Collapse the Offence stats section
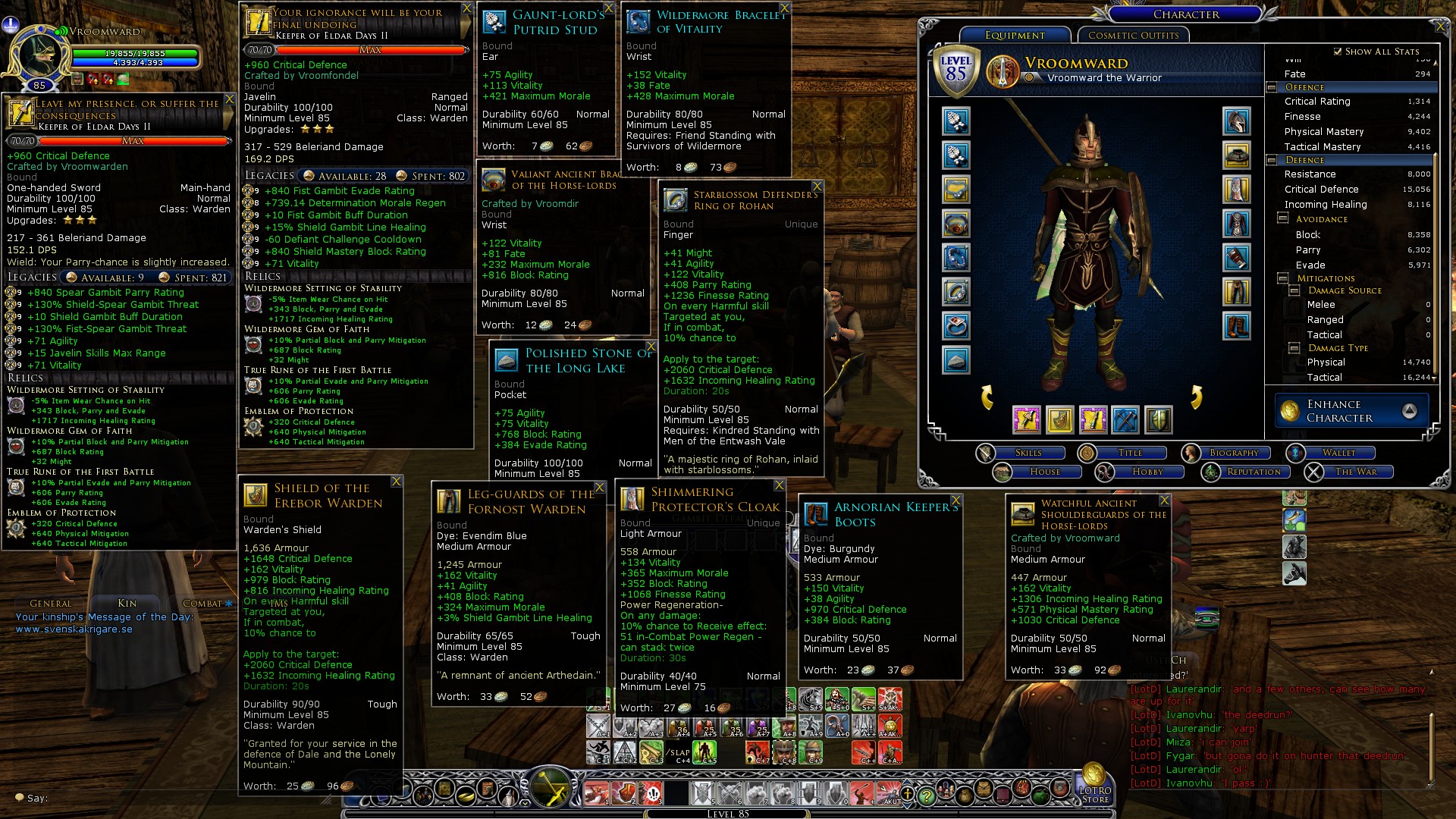The image size is (1456, 819). point(1271,87)
